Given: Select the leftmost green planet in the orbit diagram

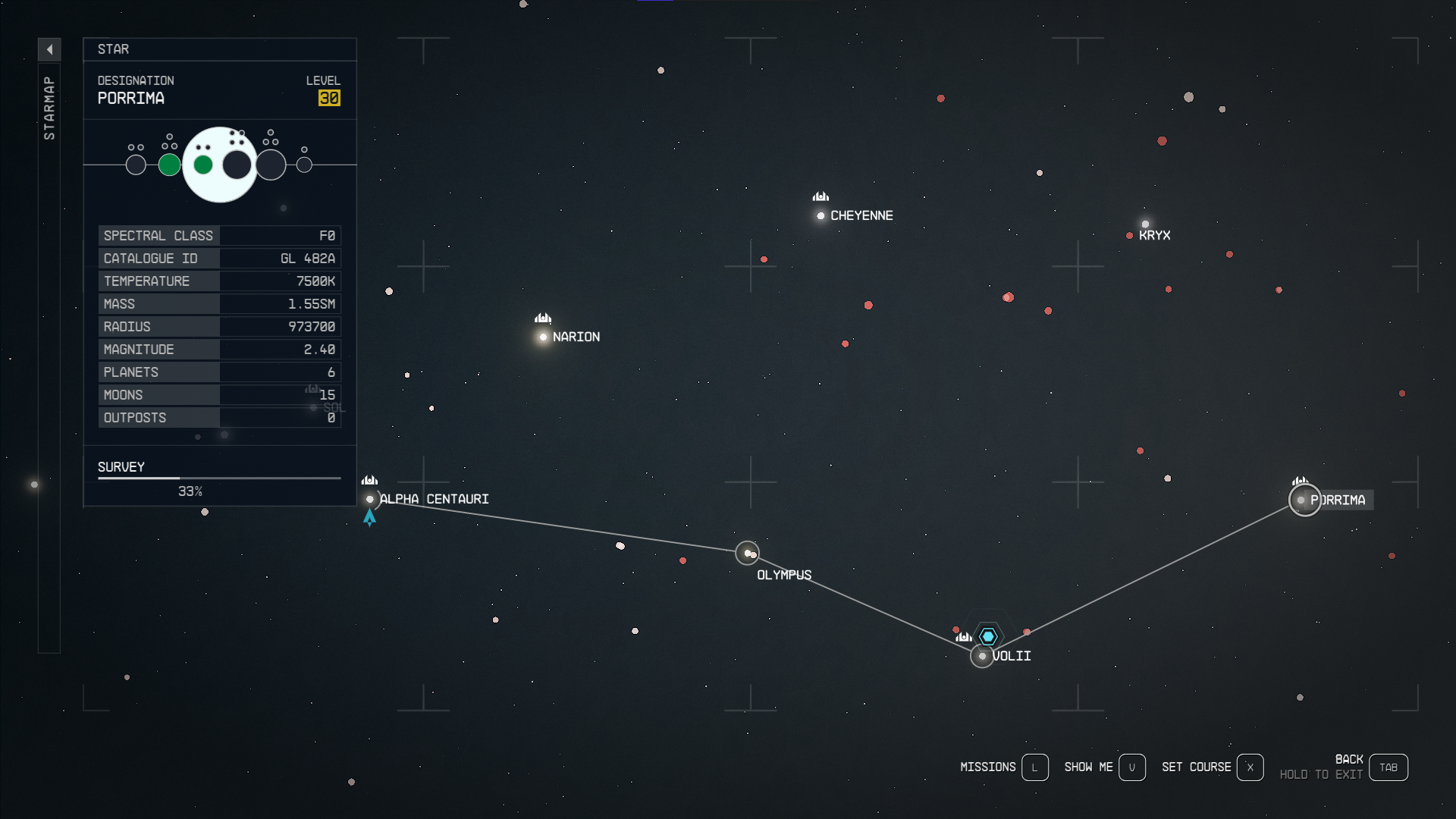Looking at the screenshot, I should pos(170,165).
